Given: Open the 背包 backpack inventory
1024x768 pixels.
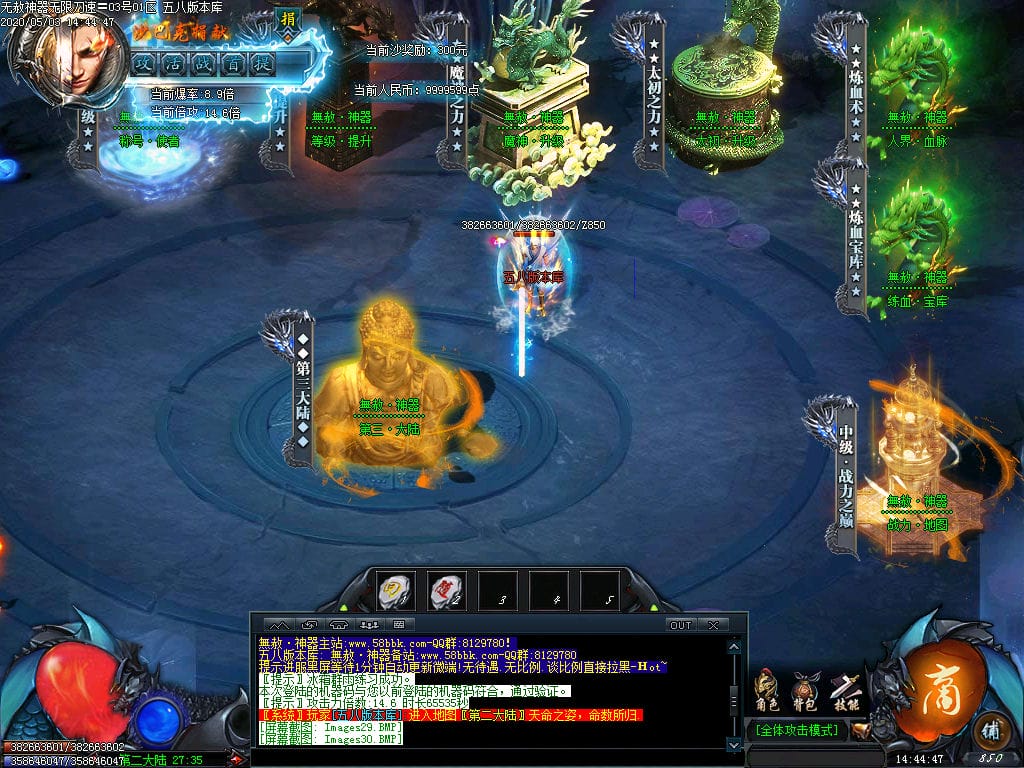Looking at the screenshot, I should click(805, 690).
